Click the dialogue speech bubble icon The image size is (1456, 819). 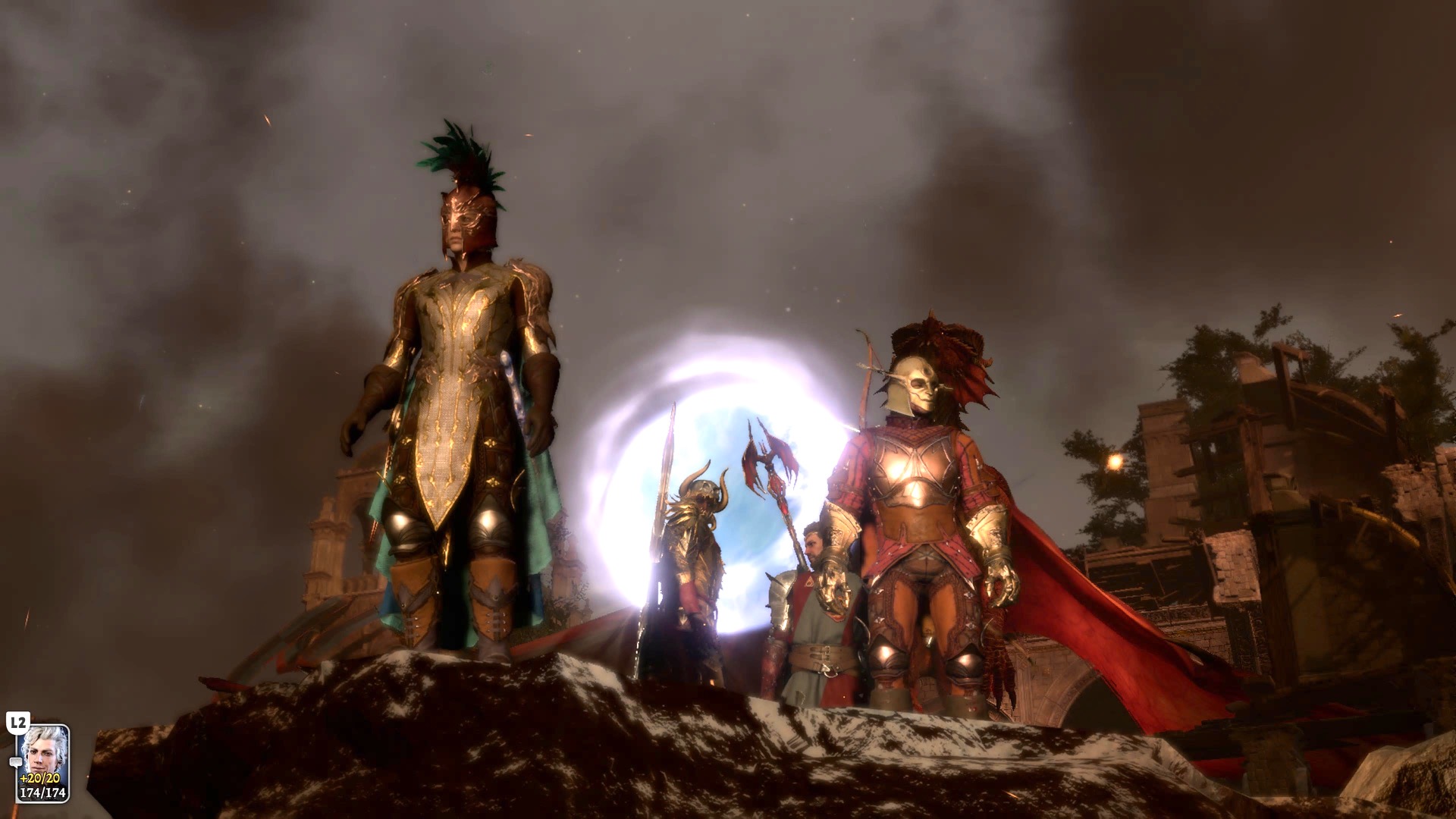pyautogui.click(x=16, y=761)
